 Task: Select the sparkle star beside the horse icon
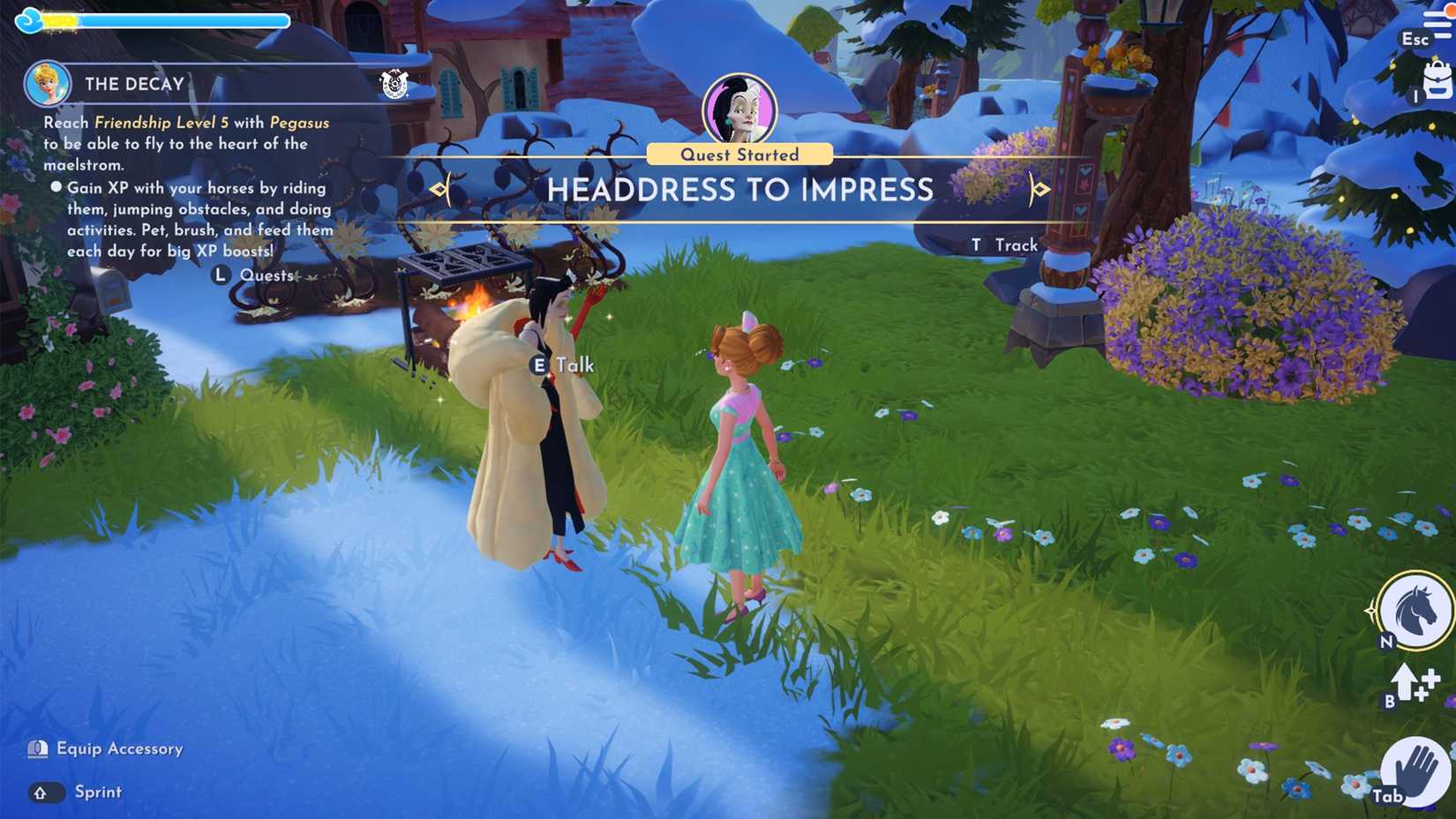[x=1372, y=609]
